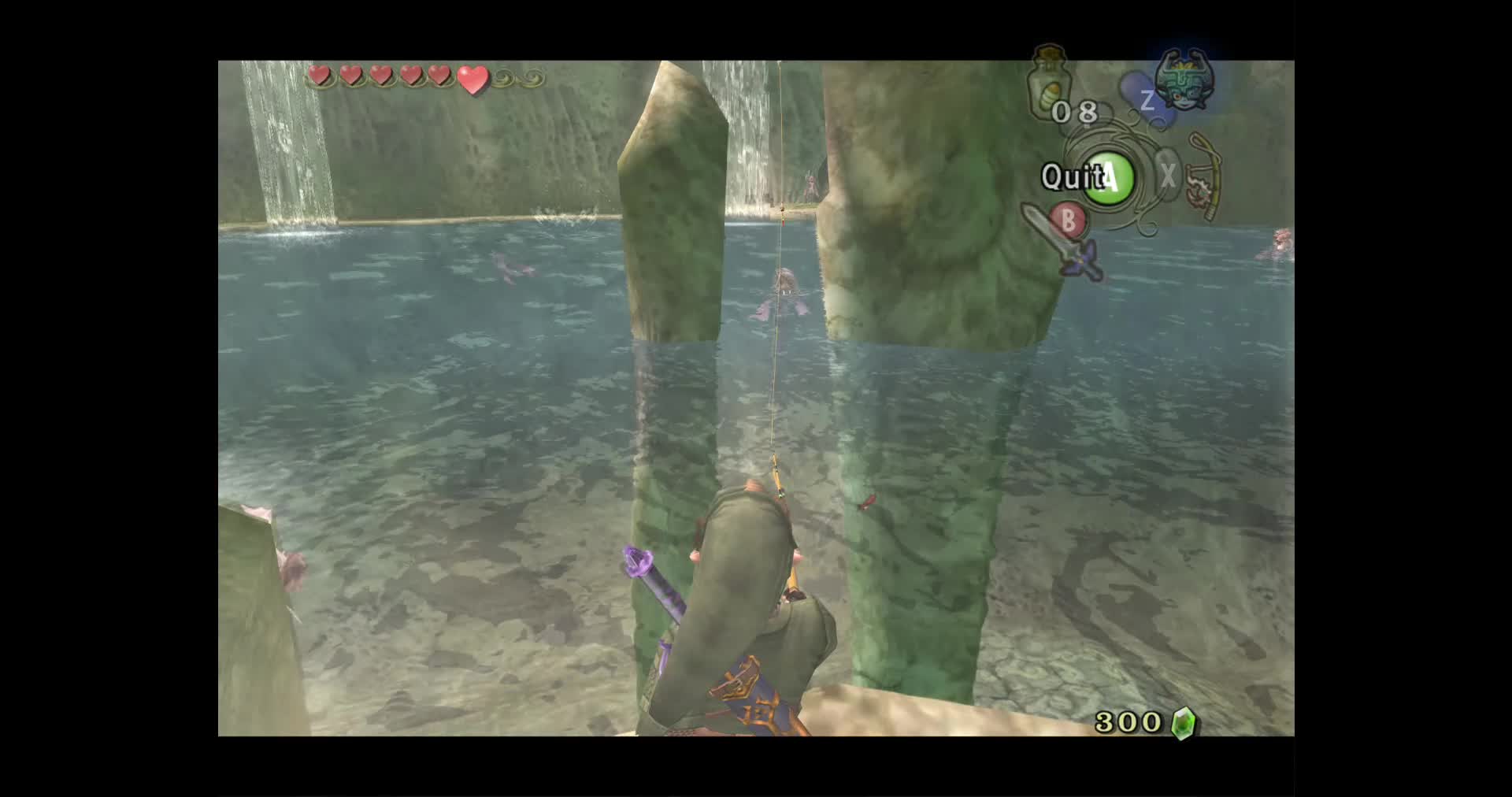Image resolution: width=1512 pixels, height=797 pixels.
Task: Click the large rightmost heart container
Action: tap(472, 79)
